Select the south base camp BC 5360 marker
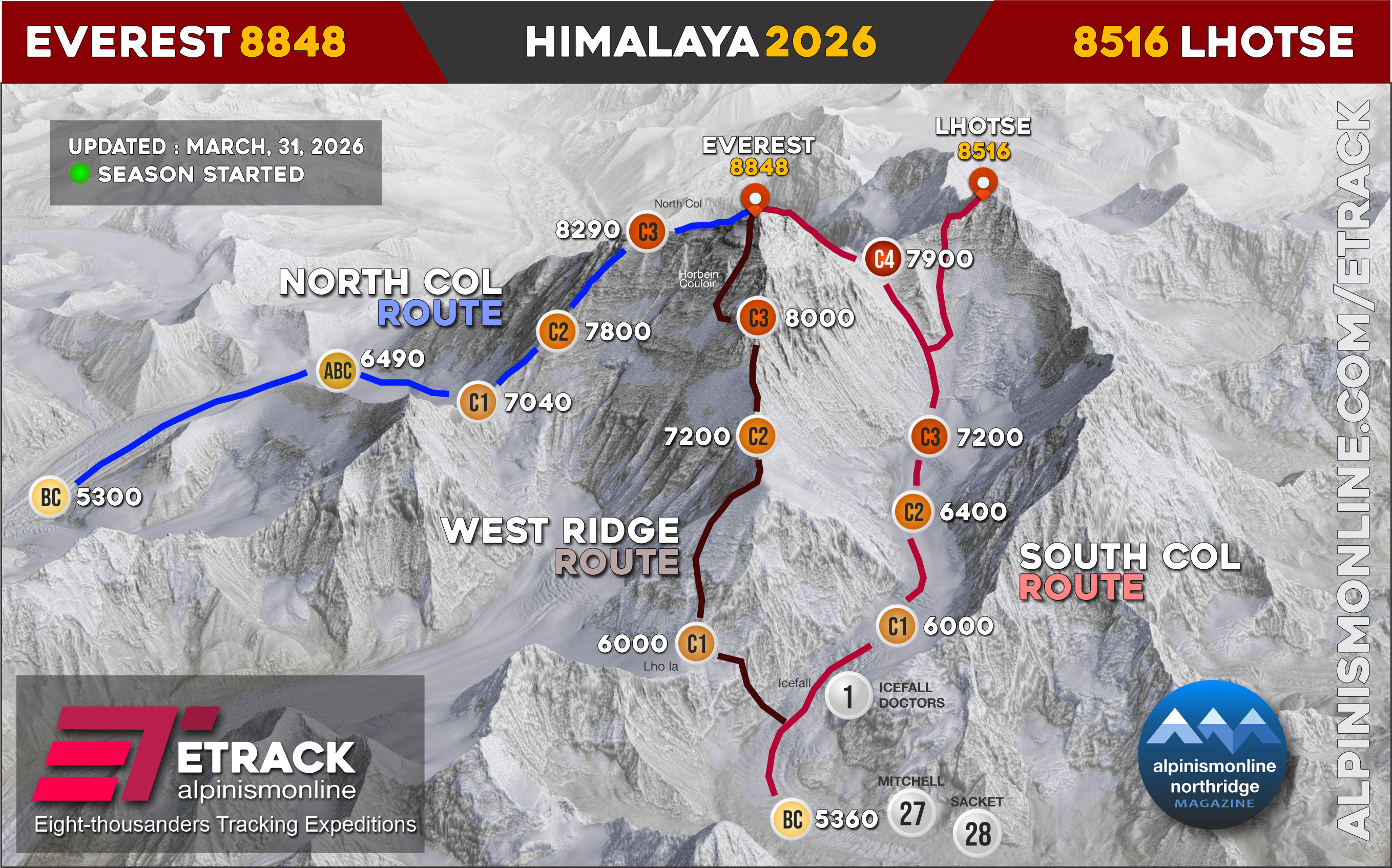Image resolution: width=1392 pixels, height=868 pixels. pyautogui.click(x=792, y=819)
